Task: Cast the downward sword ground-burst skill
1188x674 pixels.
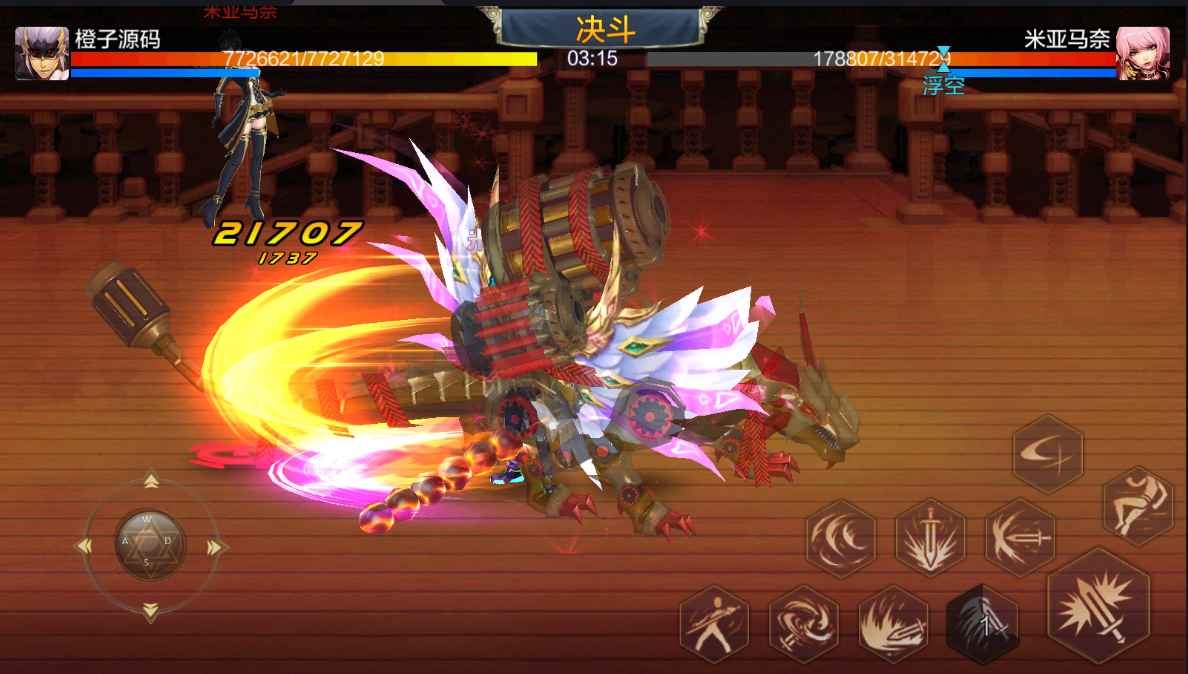Action: (930, 538)
